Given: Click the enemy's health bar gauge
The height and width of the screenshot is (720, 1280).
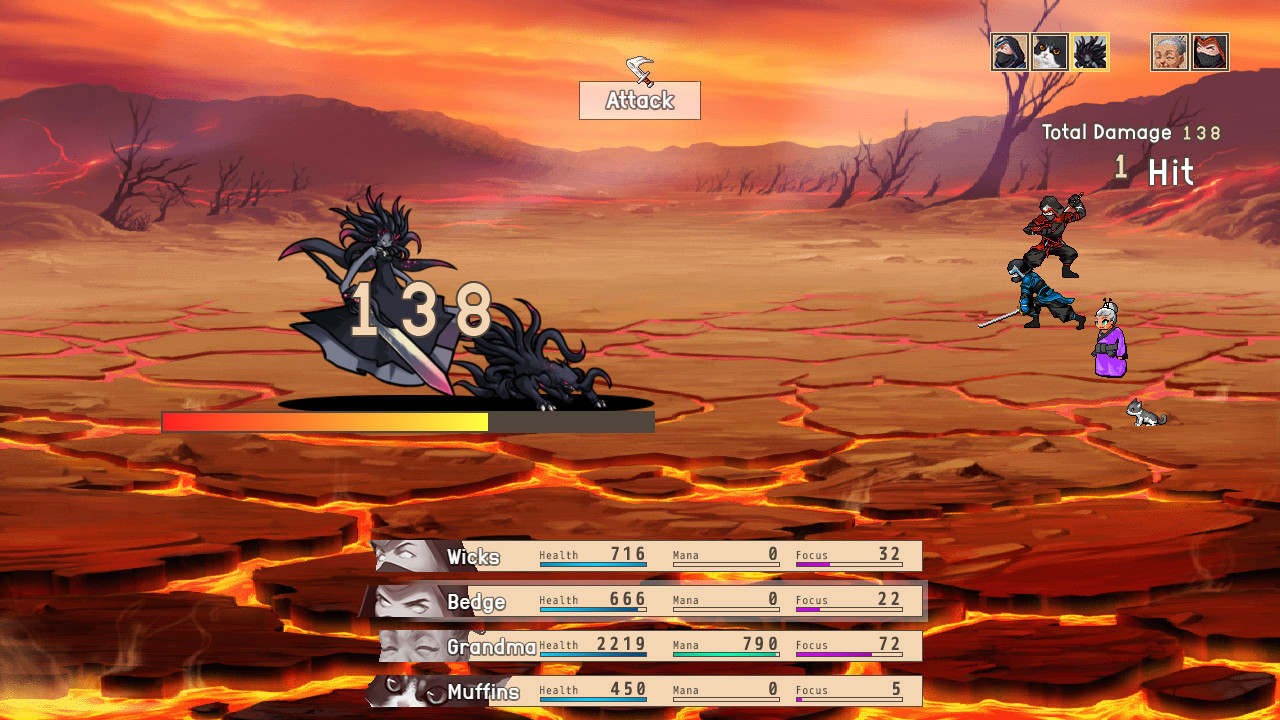Looking at the screenshot, I should pos(408,421).
